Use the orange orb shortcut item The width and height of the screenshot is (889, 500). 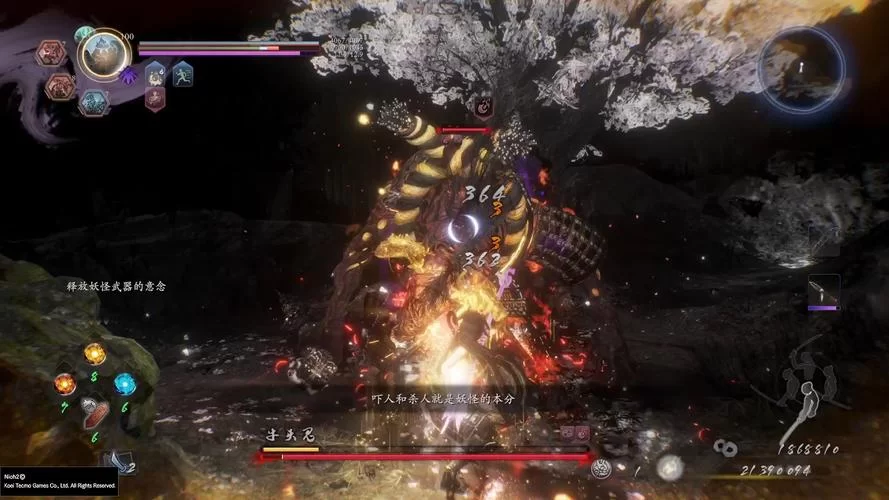point(65,383)
